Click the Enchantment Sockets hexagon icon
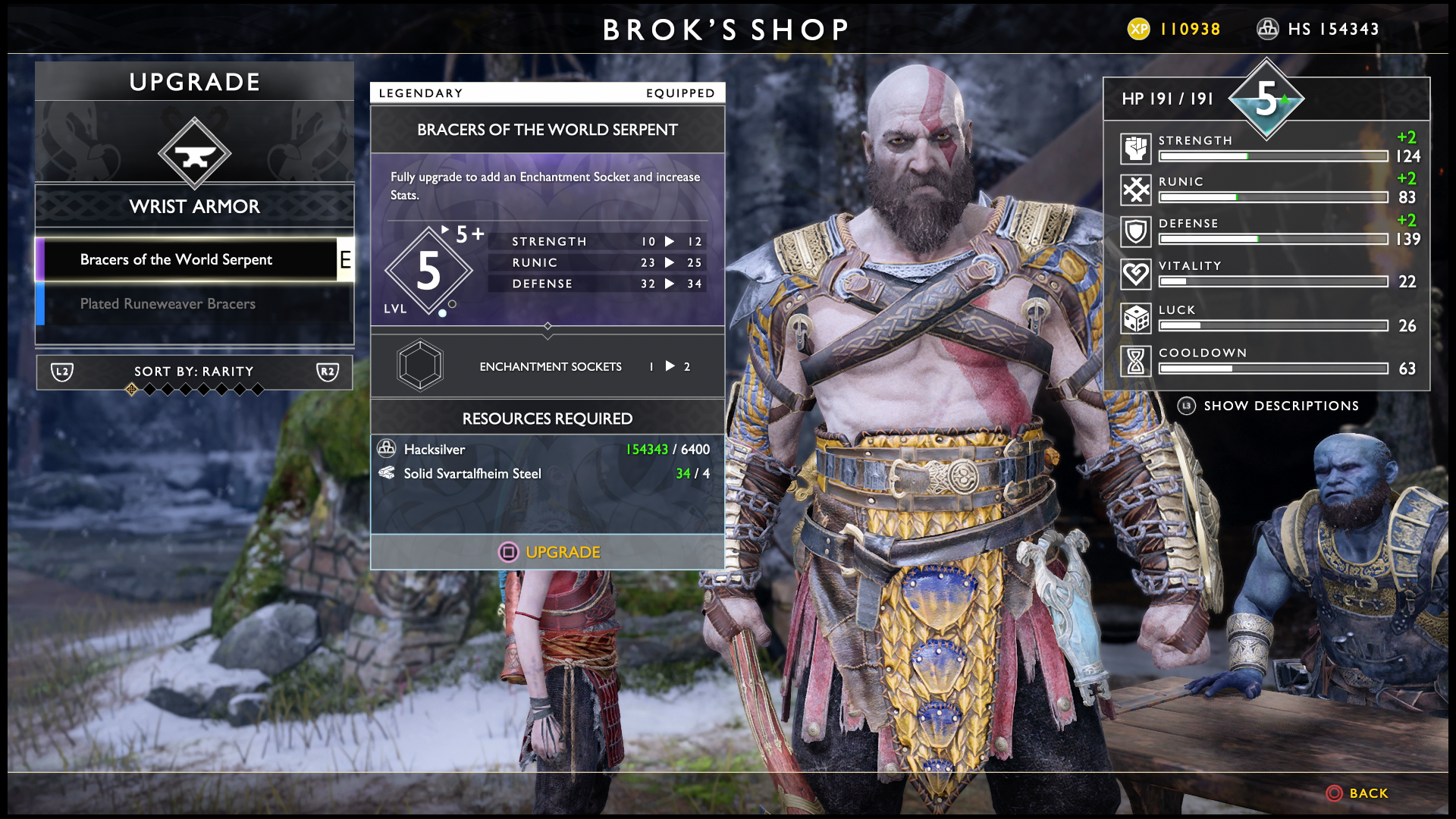Image resolution: width=1456 pixels, height=819 pixels. (420, 366)
